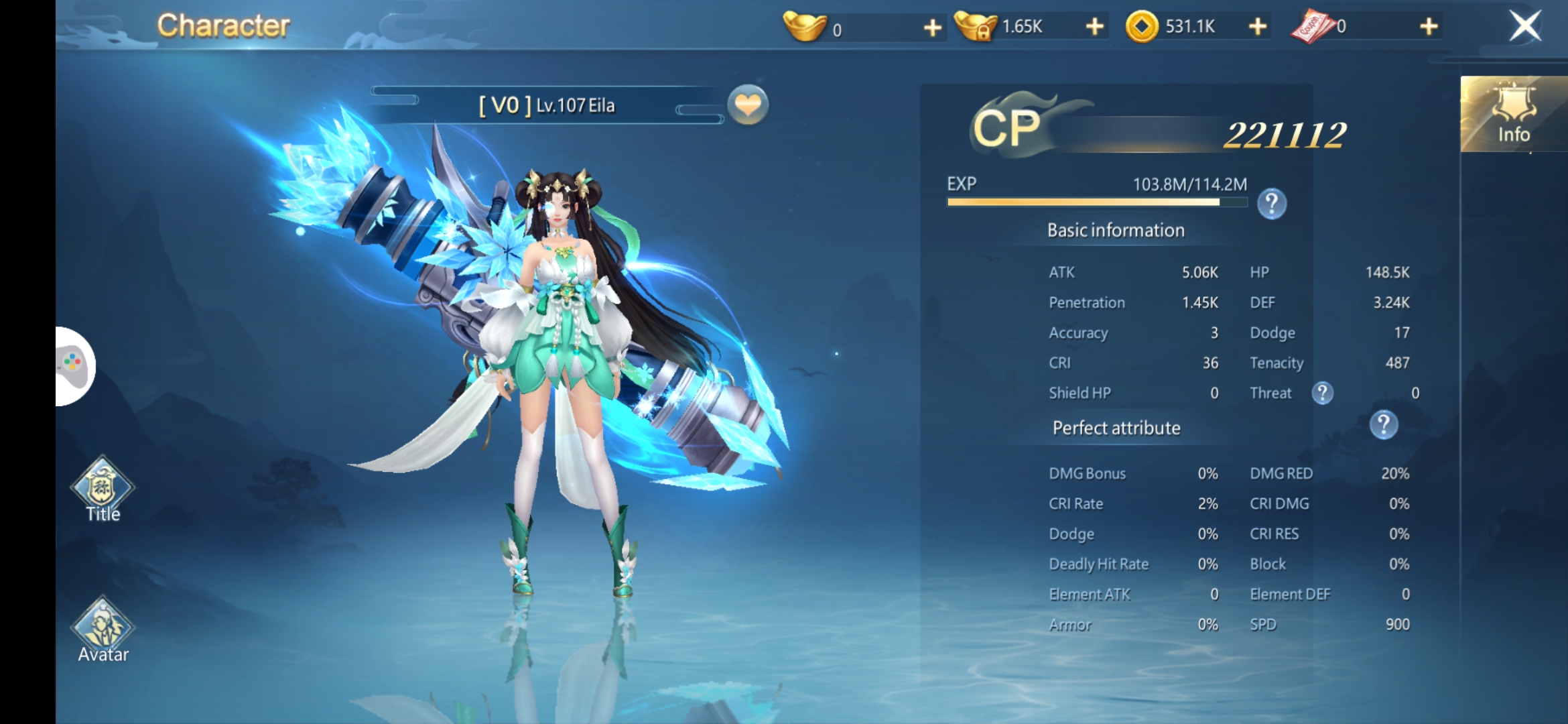
Task: Add coins next to 531.1K
Action: [x=1258, y=27]
